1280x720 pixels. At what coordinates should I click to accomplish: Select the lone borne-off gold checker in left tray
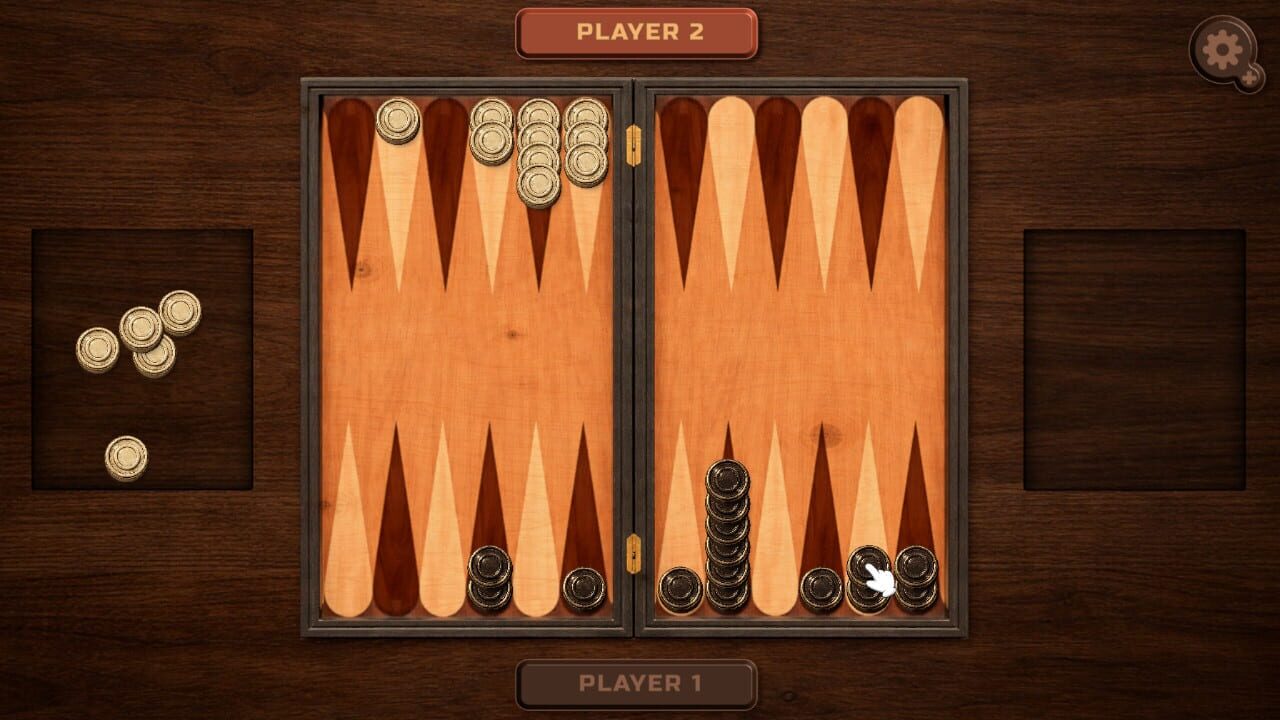pyautogui.click(x=124, y=455)
